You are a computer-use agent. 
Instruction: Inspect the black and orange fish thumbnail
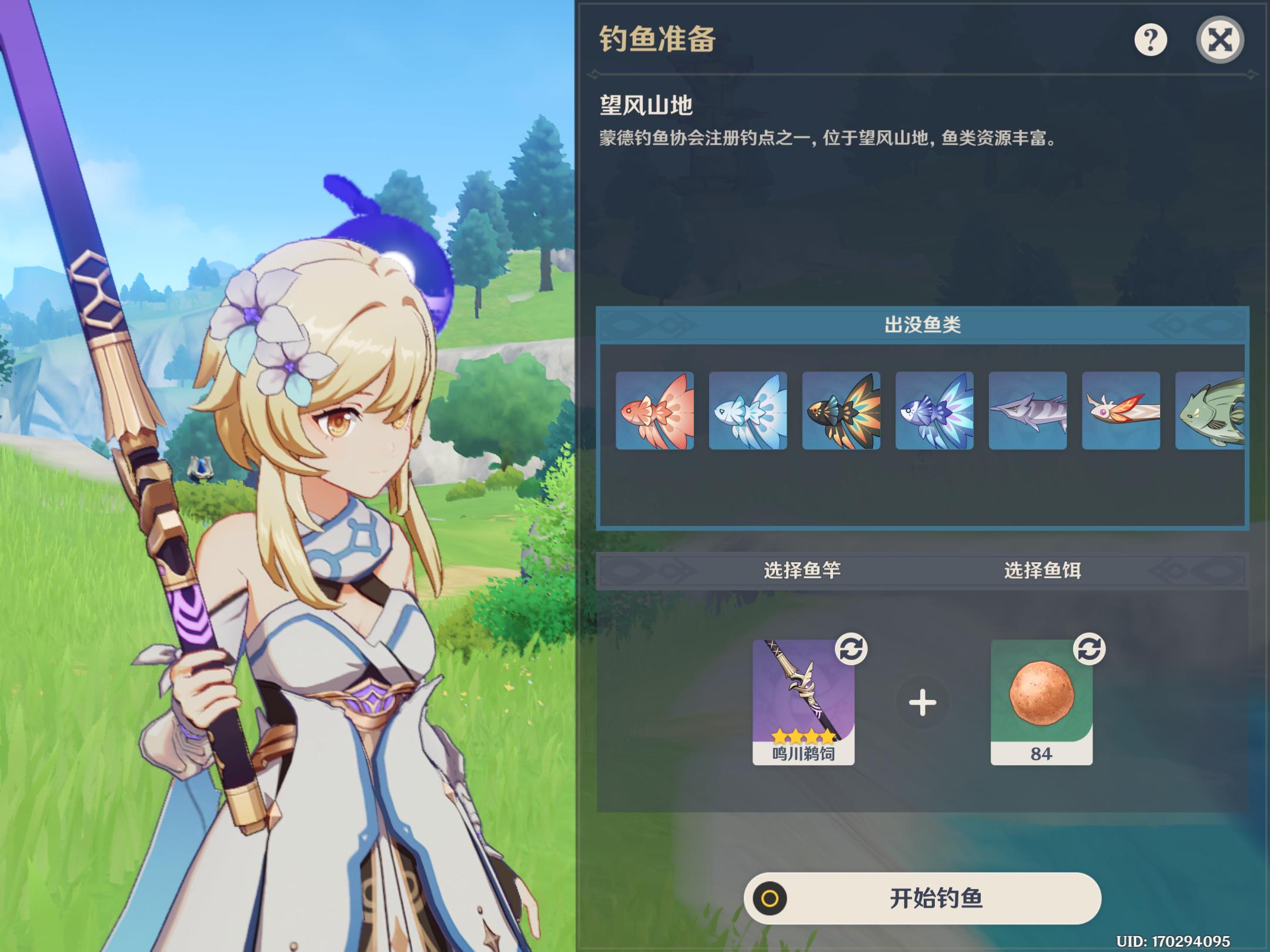click(x=841, y=411)
